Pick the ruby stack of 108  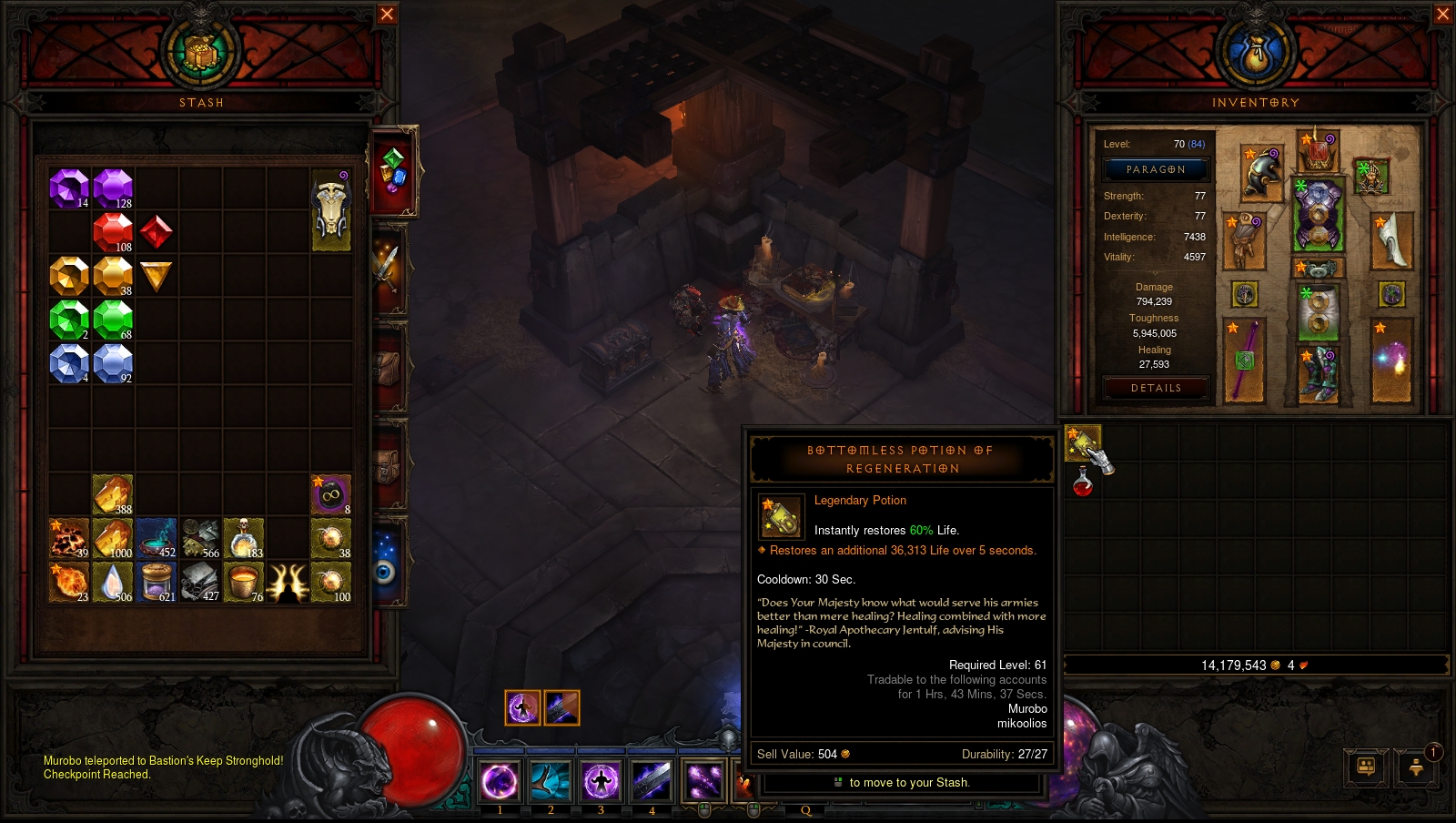click(x=113, y=232)
